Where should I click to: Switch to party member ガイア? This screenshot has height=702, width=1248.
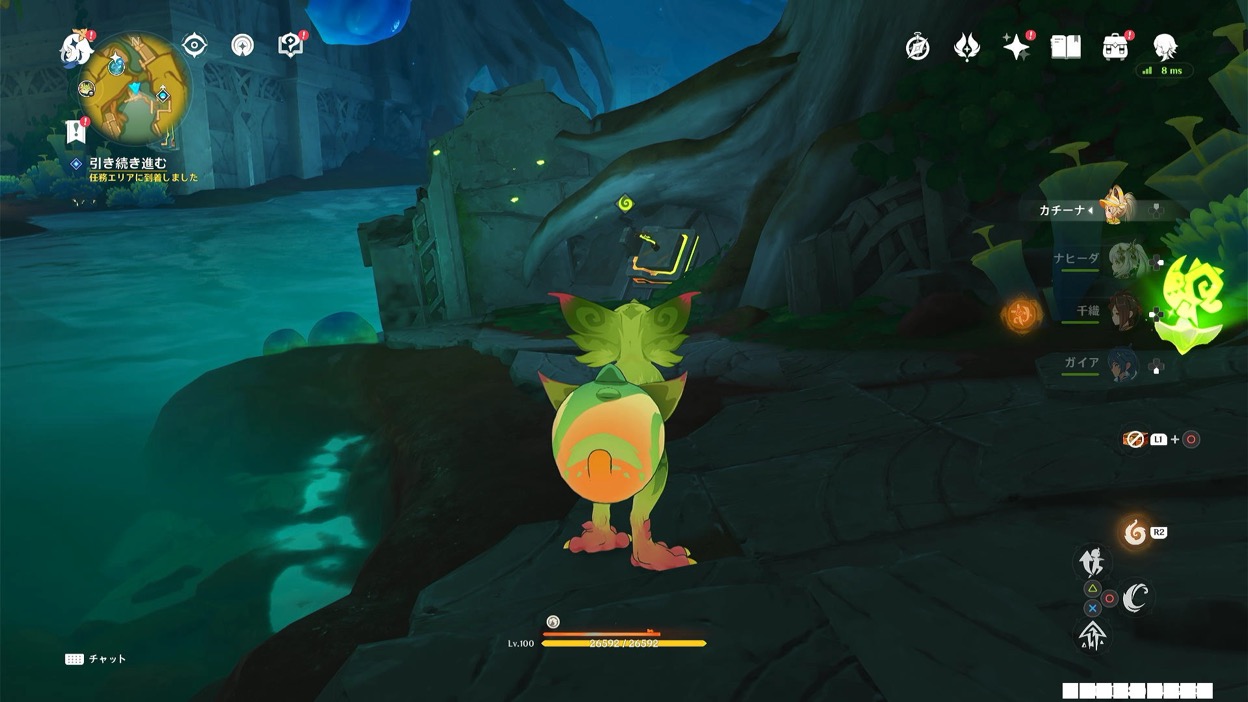(x=1122, y=364)
